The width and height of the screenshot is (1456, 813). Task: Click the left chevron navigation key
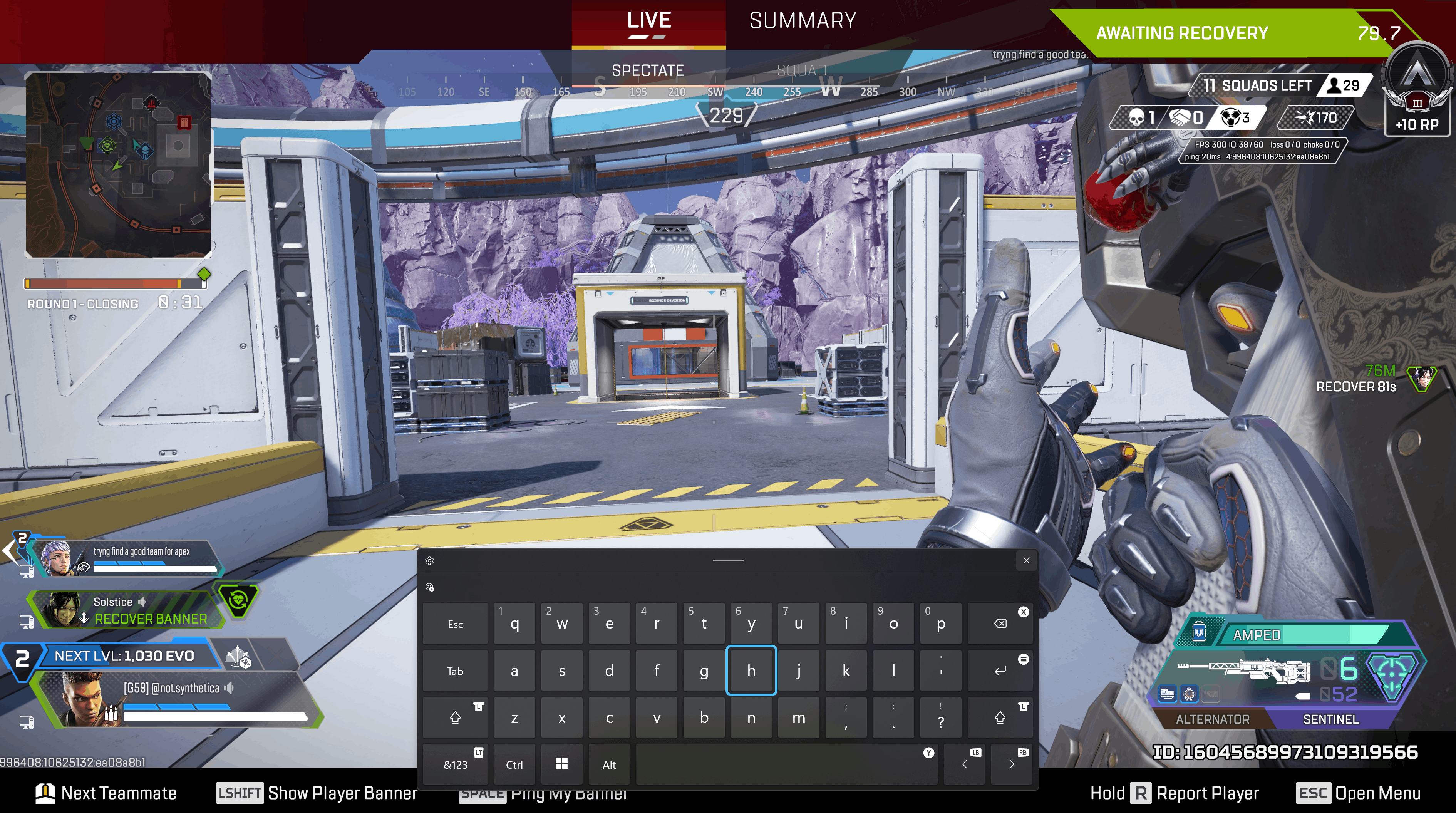tap(965, 764)
